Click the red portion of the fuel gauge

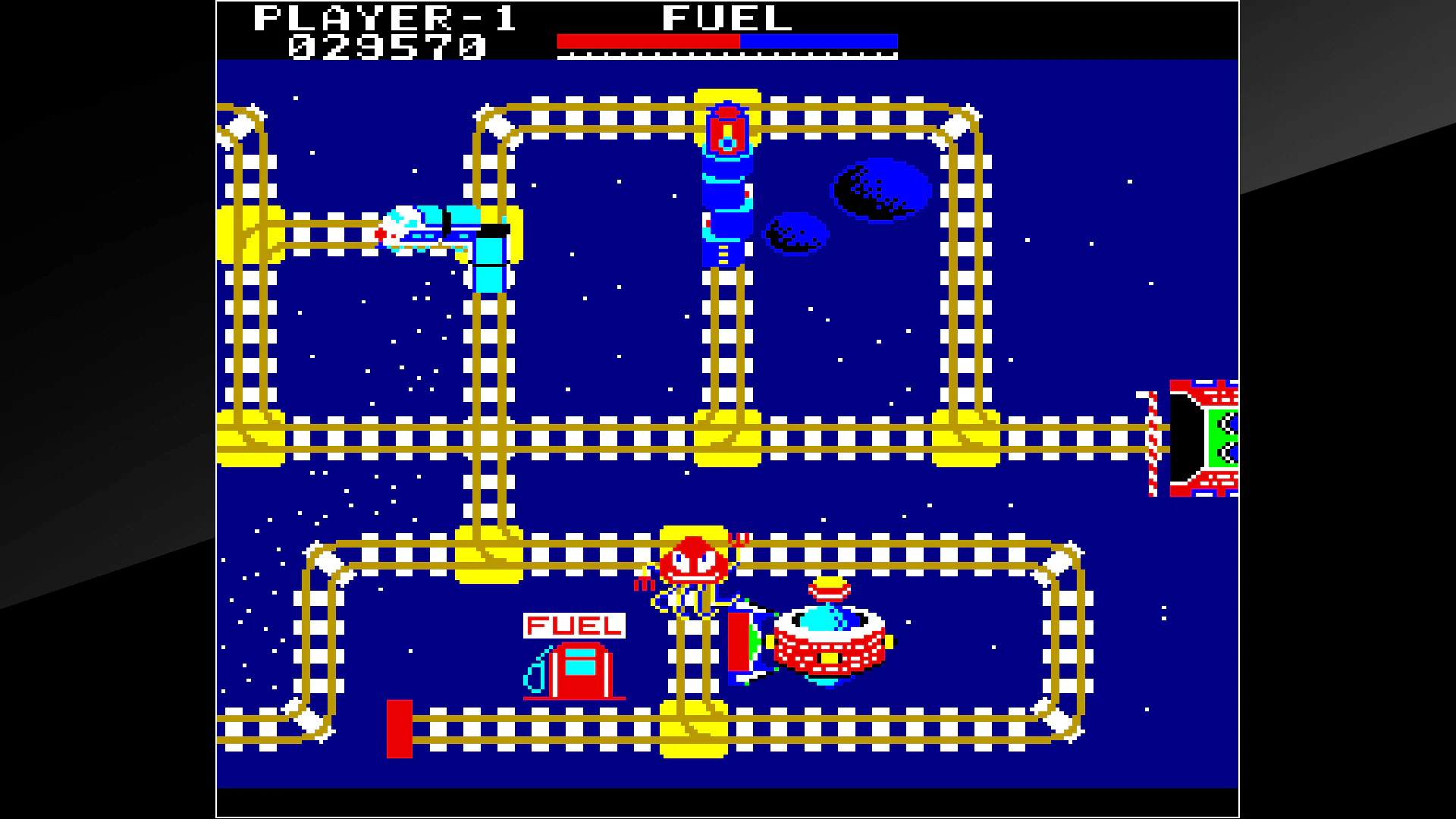(x=648, y=39)
